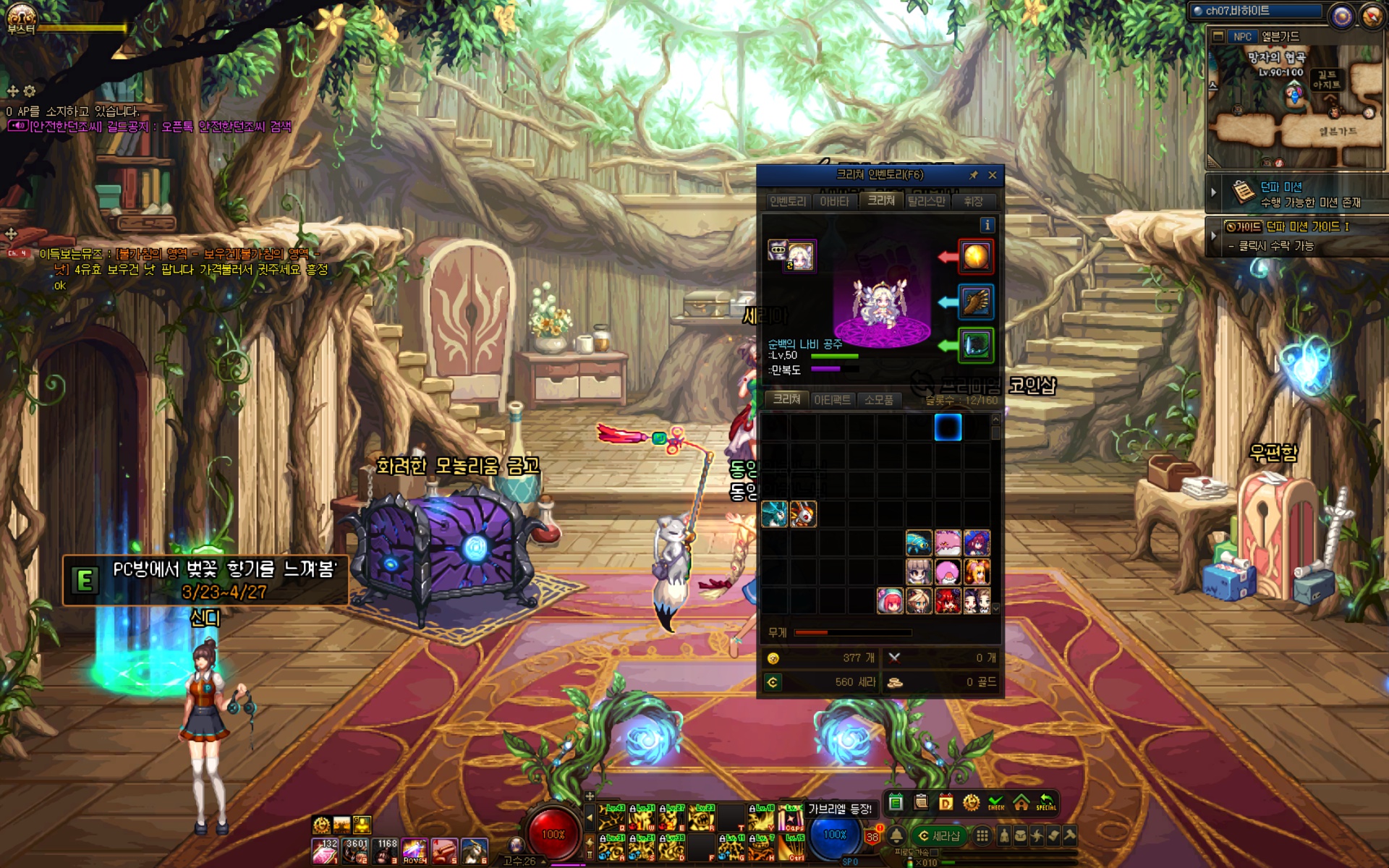Choose the green artifact slot
The image size is (1389, 868).
pos(975,345)
